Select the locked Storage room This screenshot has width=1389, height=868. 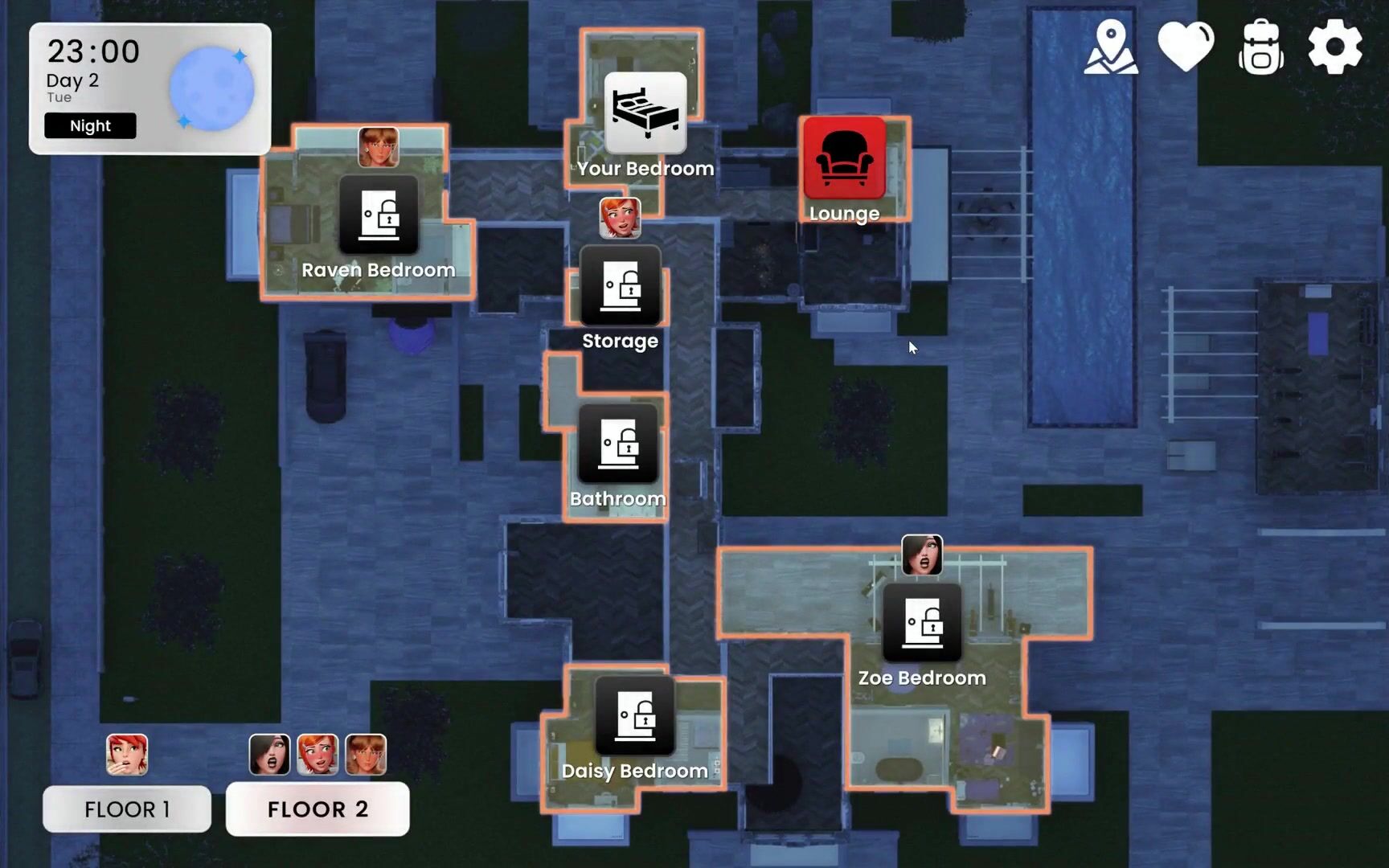[621, 285]
